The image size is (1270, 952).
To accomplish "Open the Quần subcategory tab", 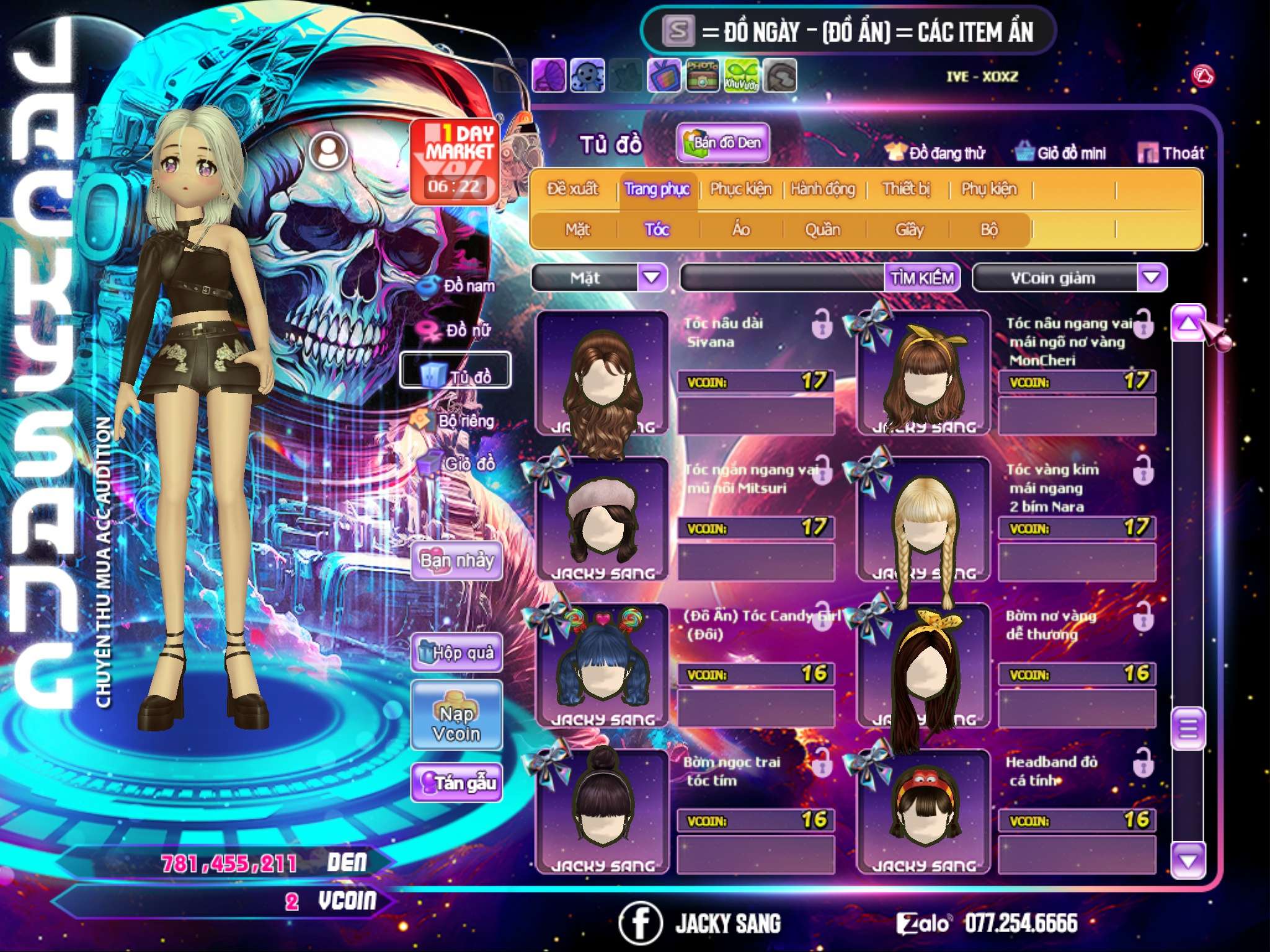I will pos(822,230).
